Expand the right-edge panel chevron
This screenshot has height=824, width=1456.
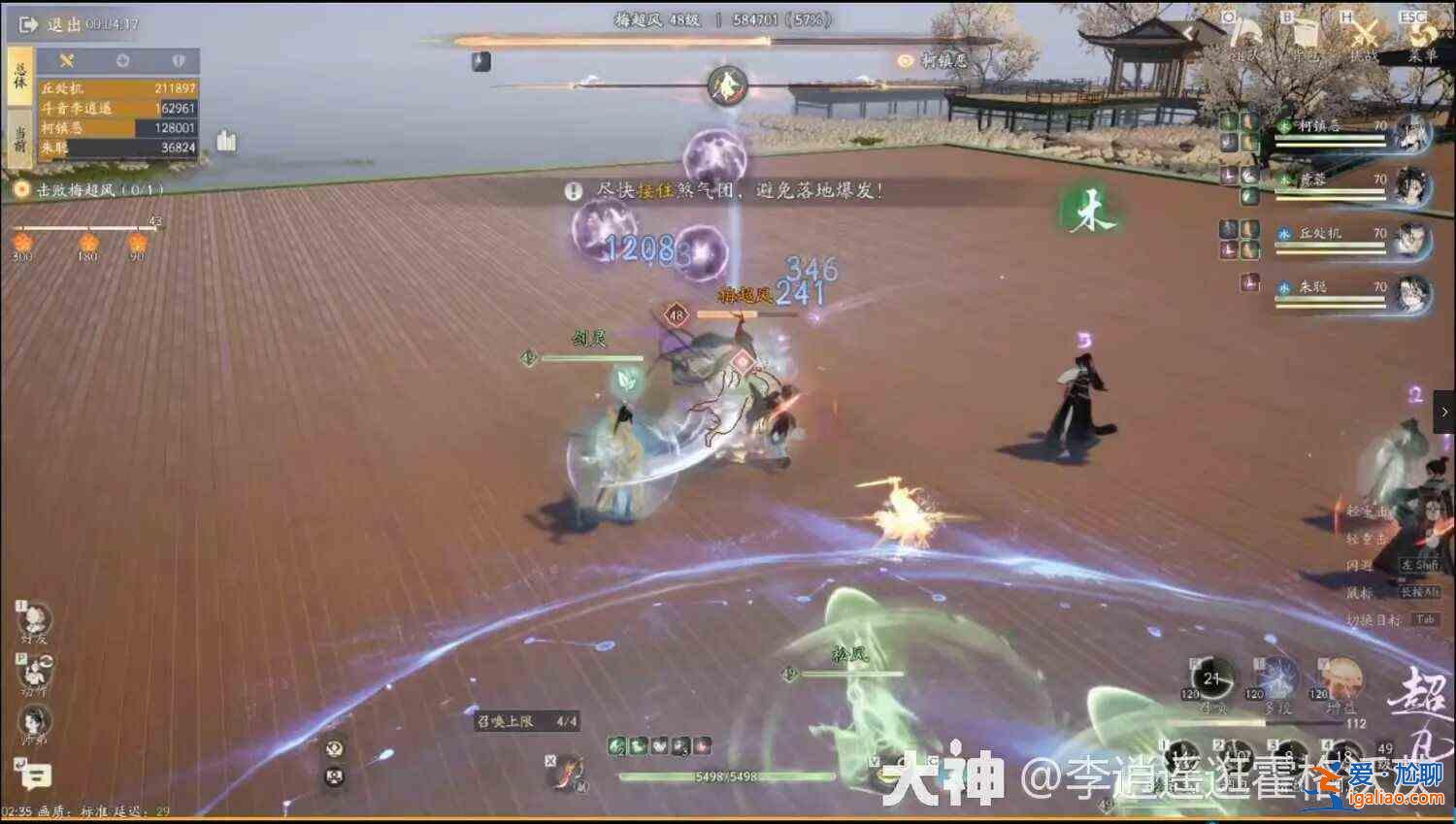pos(1447,412)
